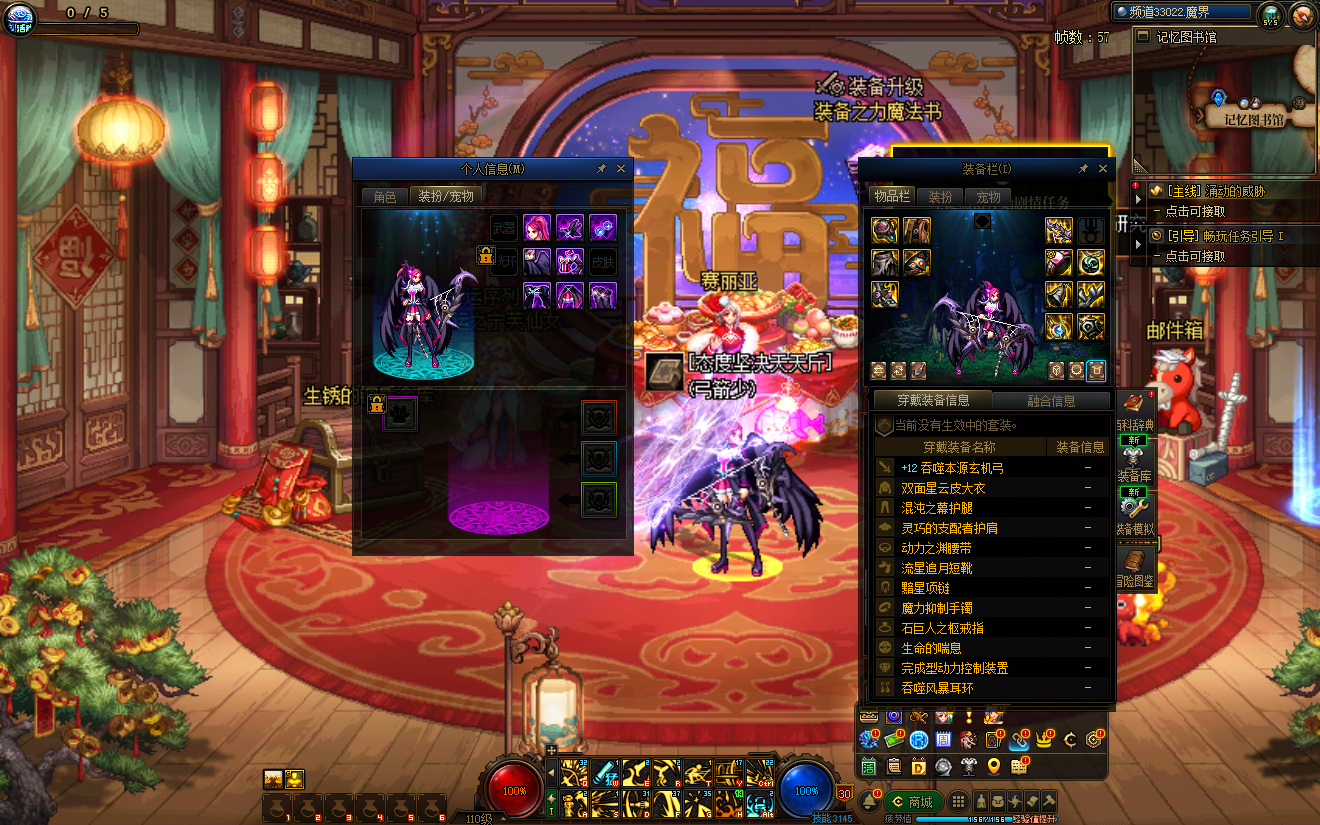This screenshot has height=825, width=1320.
Task: Switch to the 宠物 tab
Action: click(988, 197)
